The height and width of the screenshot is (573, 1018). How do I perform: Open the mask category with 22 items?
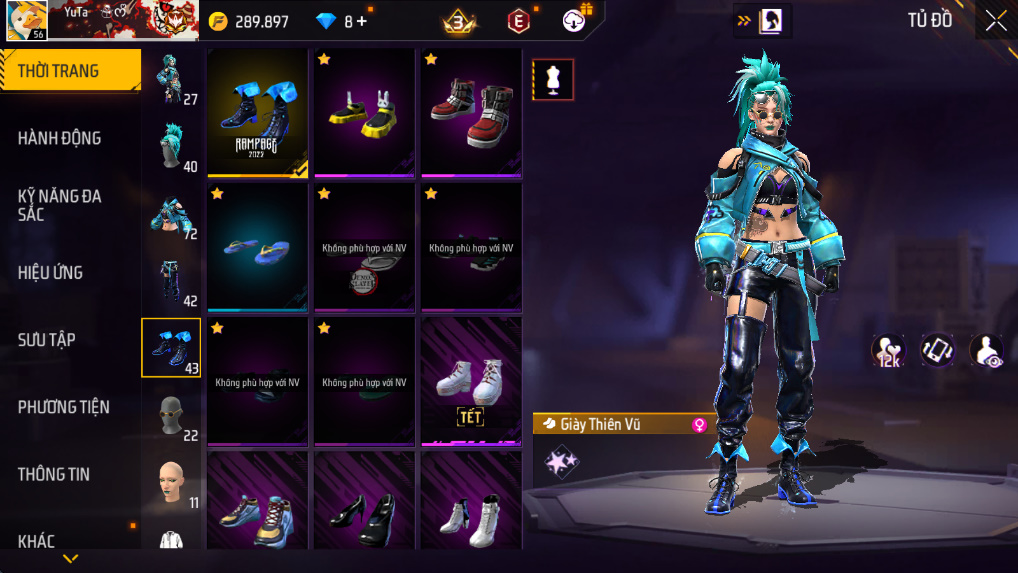tap(172, 415)
